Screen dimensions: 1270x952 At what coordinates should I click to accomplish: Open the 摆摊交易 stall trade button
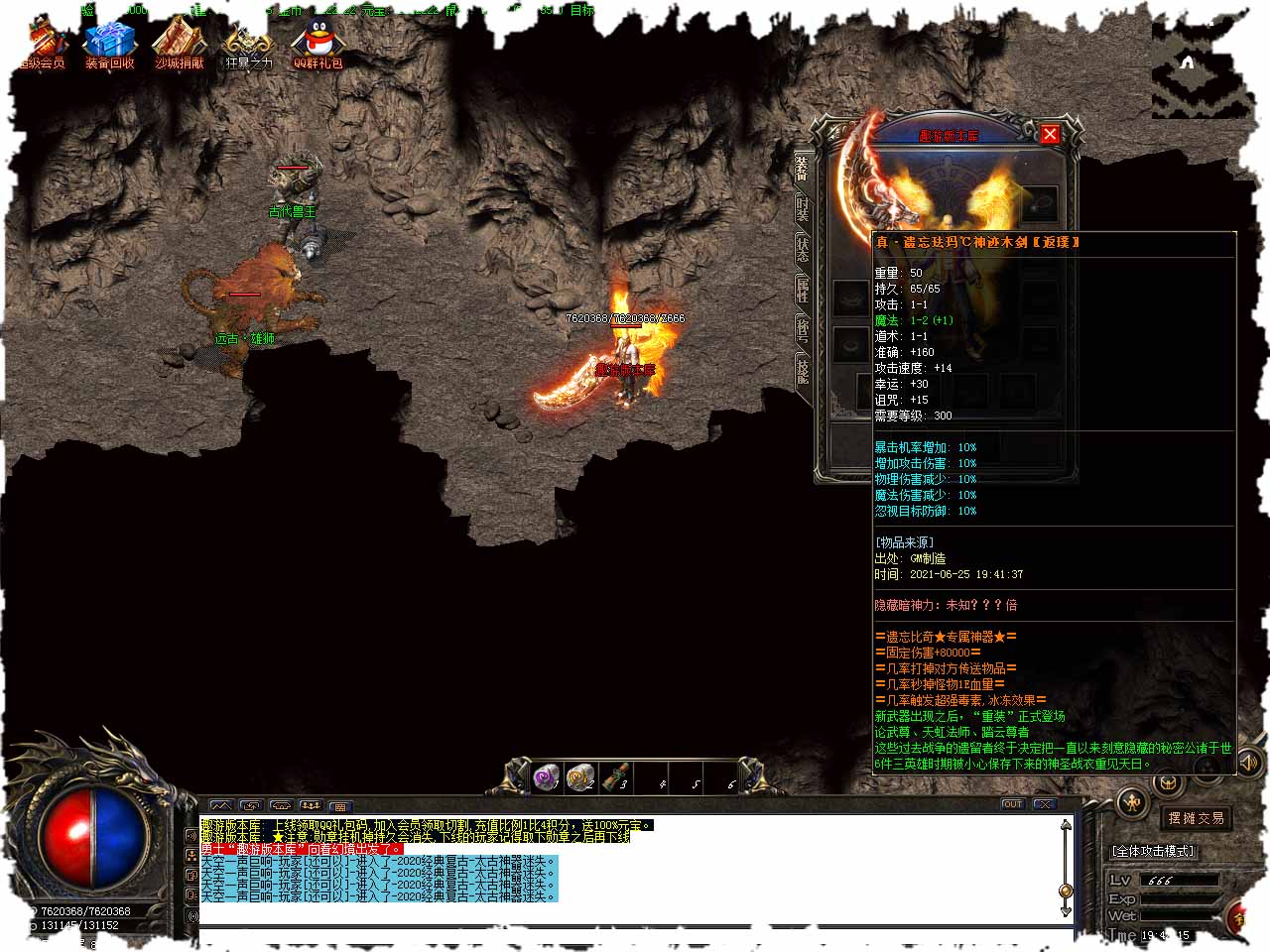point(1196,818)
